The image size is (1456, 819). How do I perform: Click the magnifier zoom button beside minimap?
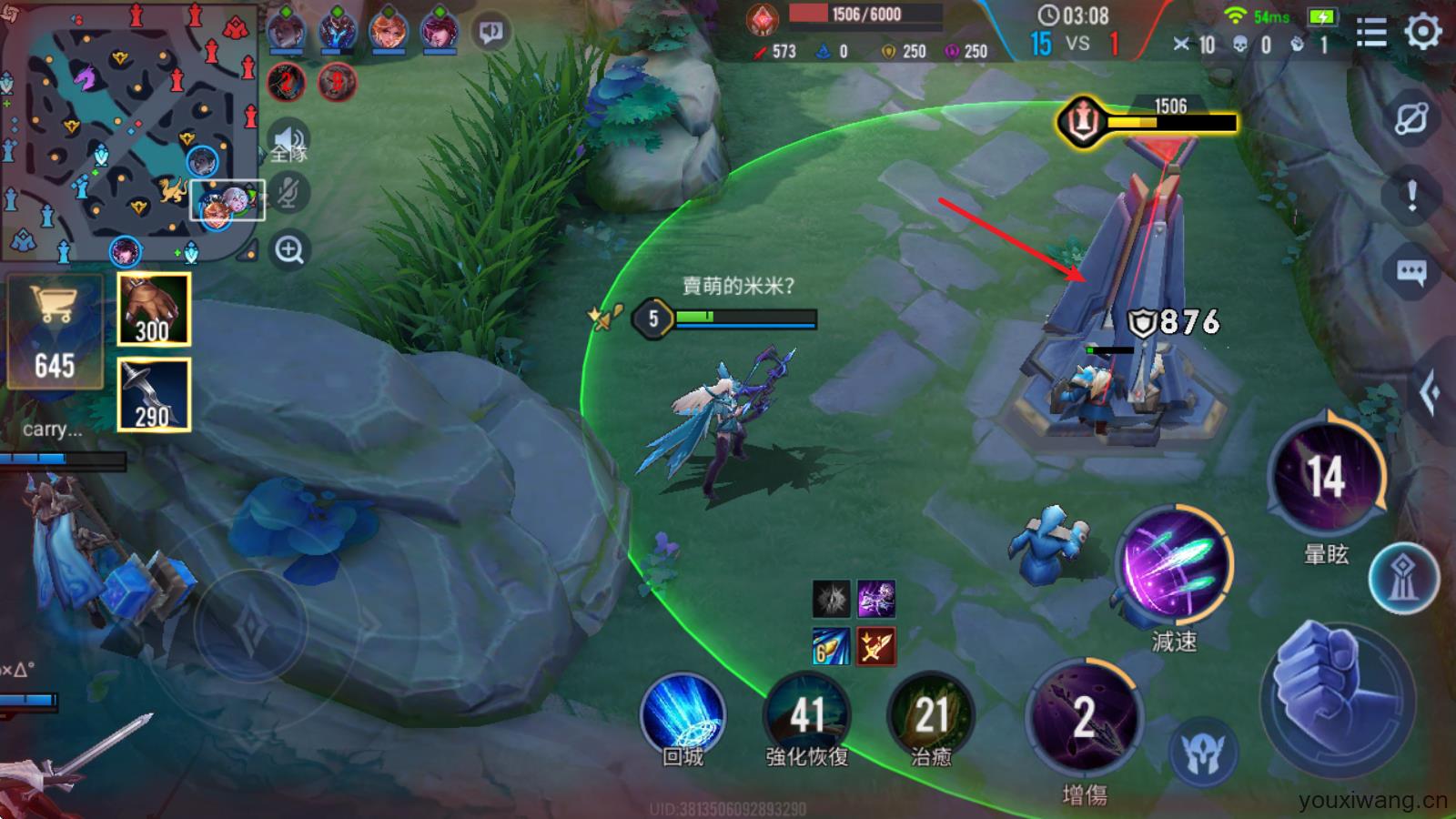pyautogui.click(x=289, y=249)
